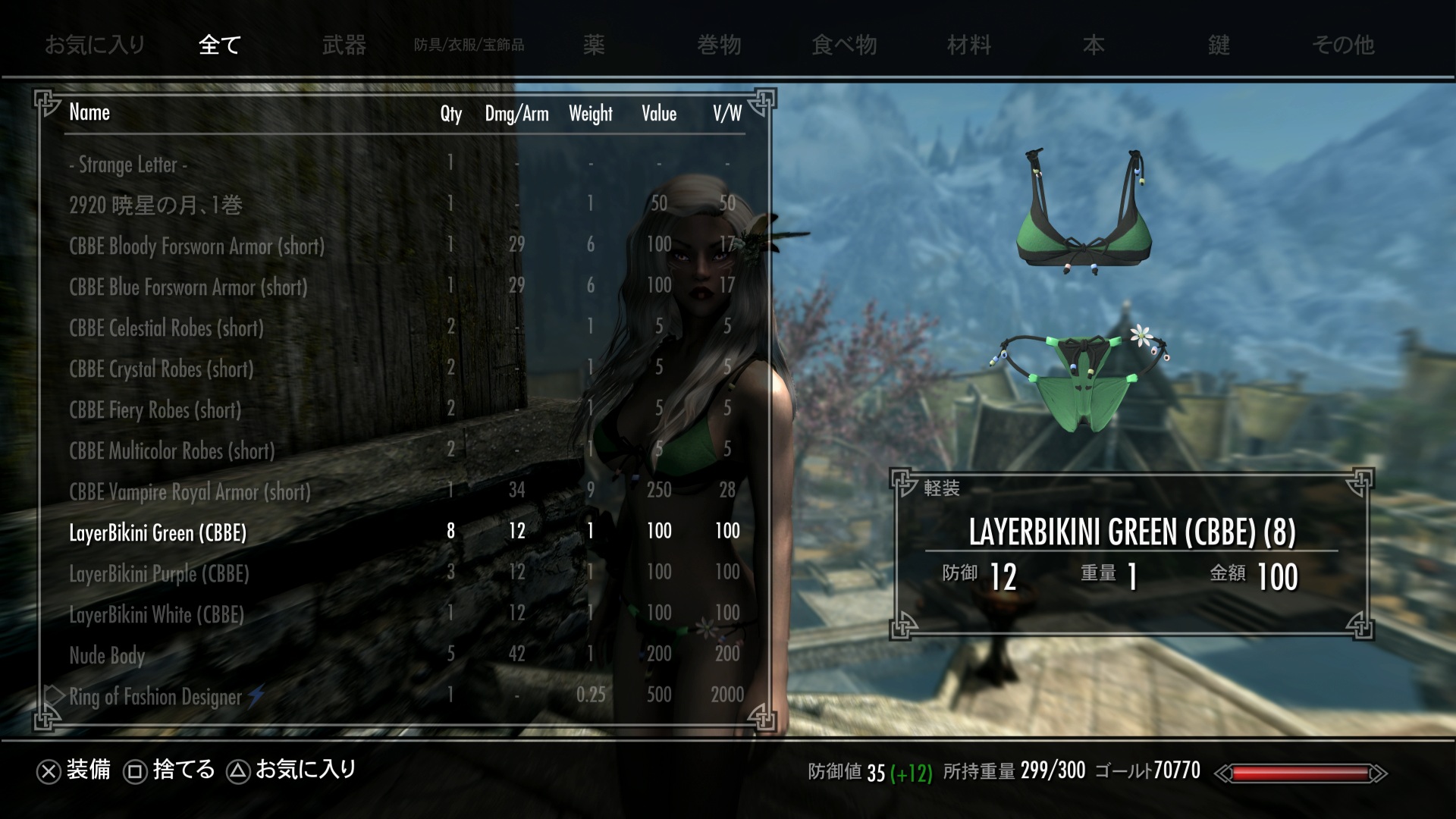Open the 鍵 keys category

tap(1219, 45)
